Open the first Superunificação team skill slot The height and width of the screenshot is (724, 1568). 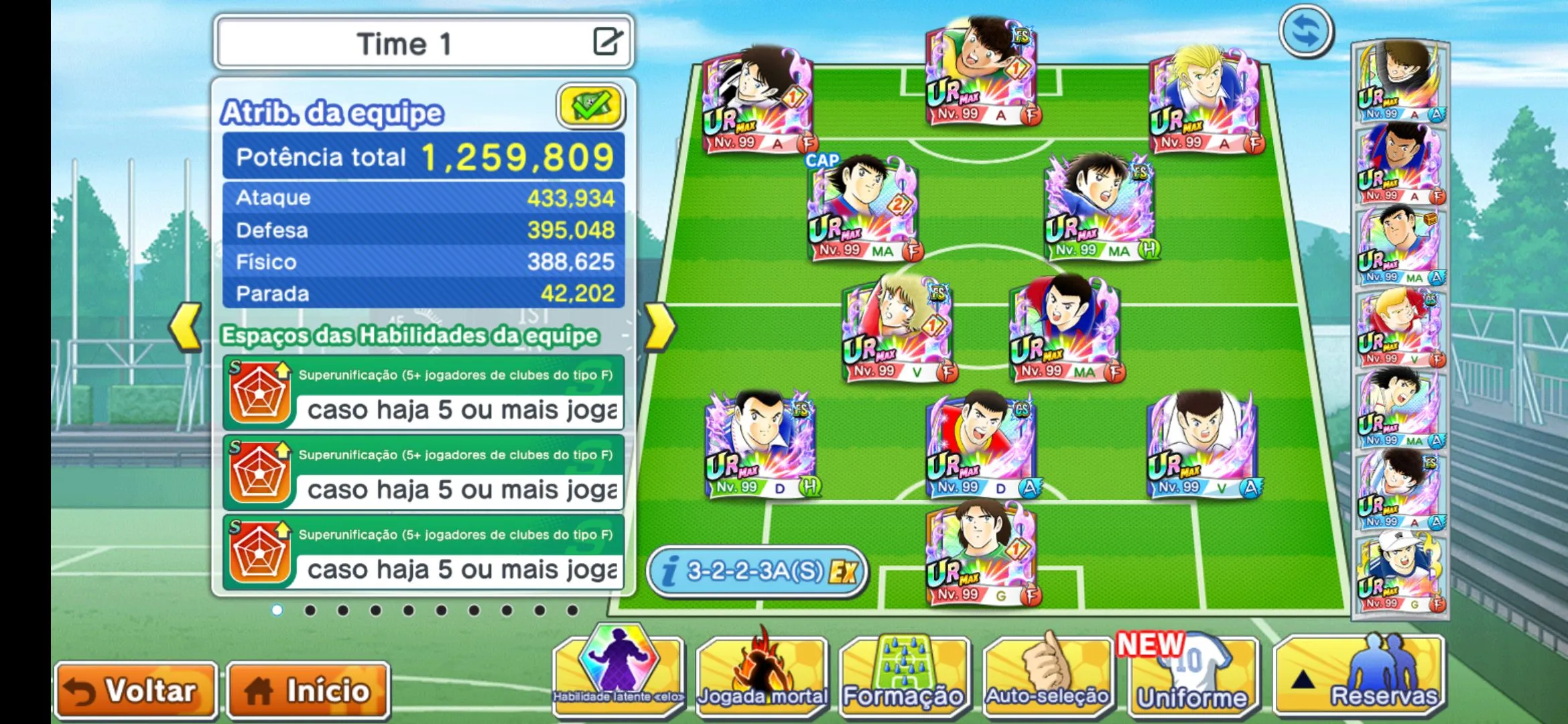[x=423, y=394]
